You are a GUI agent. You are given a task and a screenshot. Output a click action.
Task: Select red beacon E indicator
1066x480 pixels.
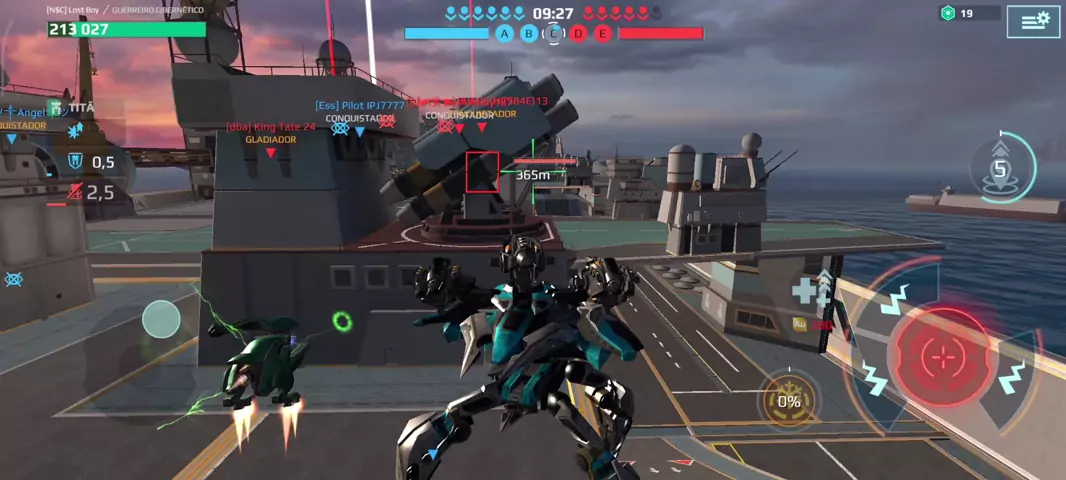(x=603, y=34)
